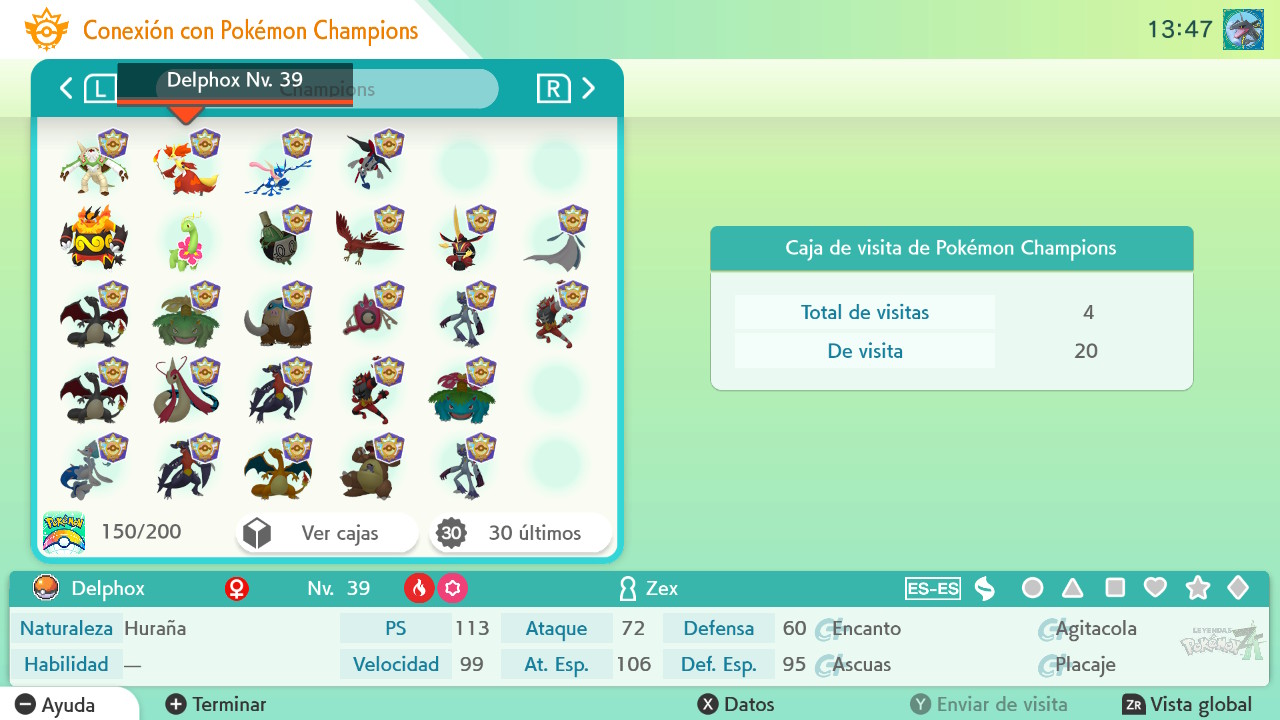Toggle the heart marking for Delphox

pos(1155,589)
